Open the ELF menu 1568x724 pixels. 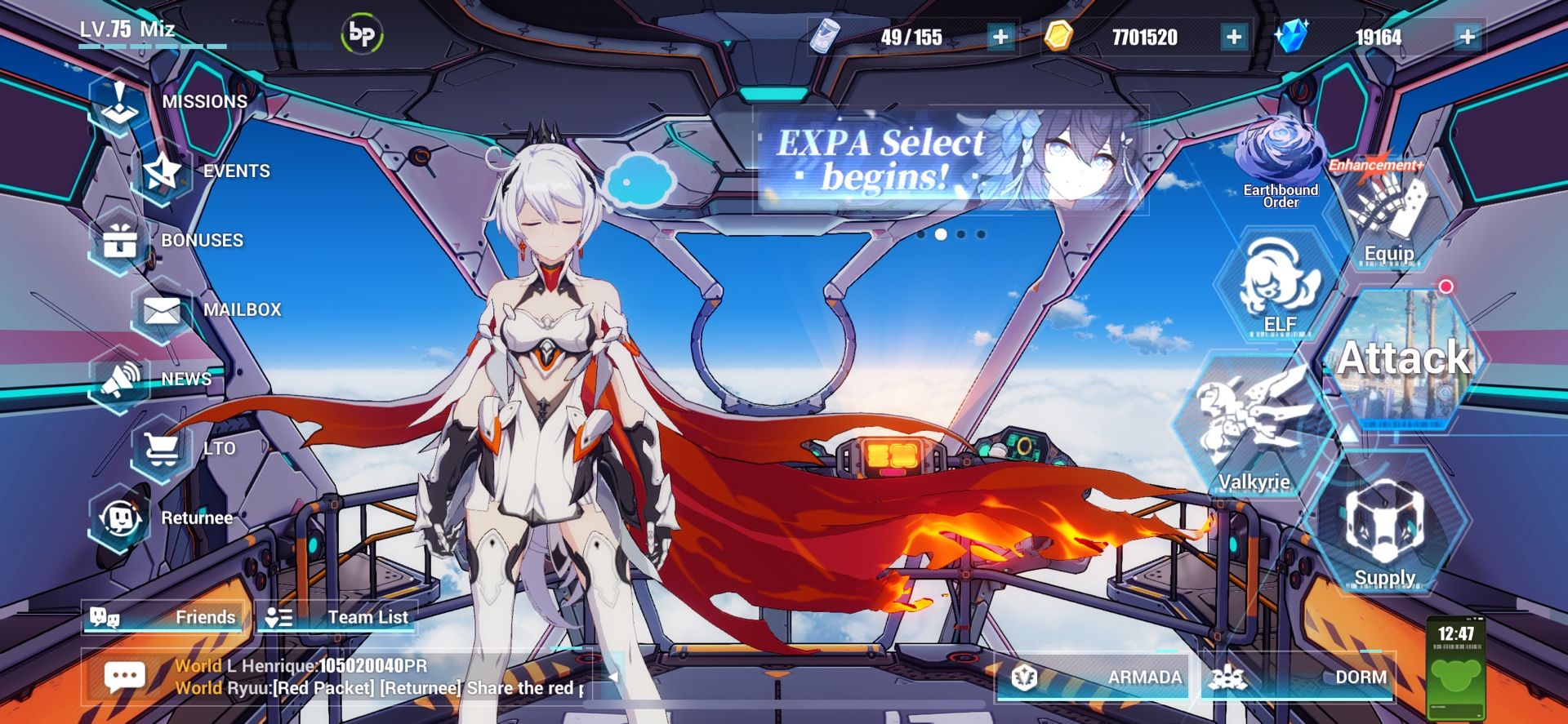coord(1276,286)
